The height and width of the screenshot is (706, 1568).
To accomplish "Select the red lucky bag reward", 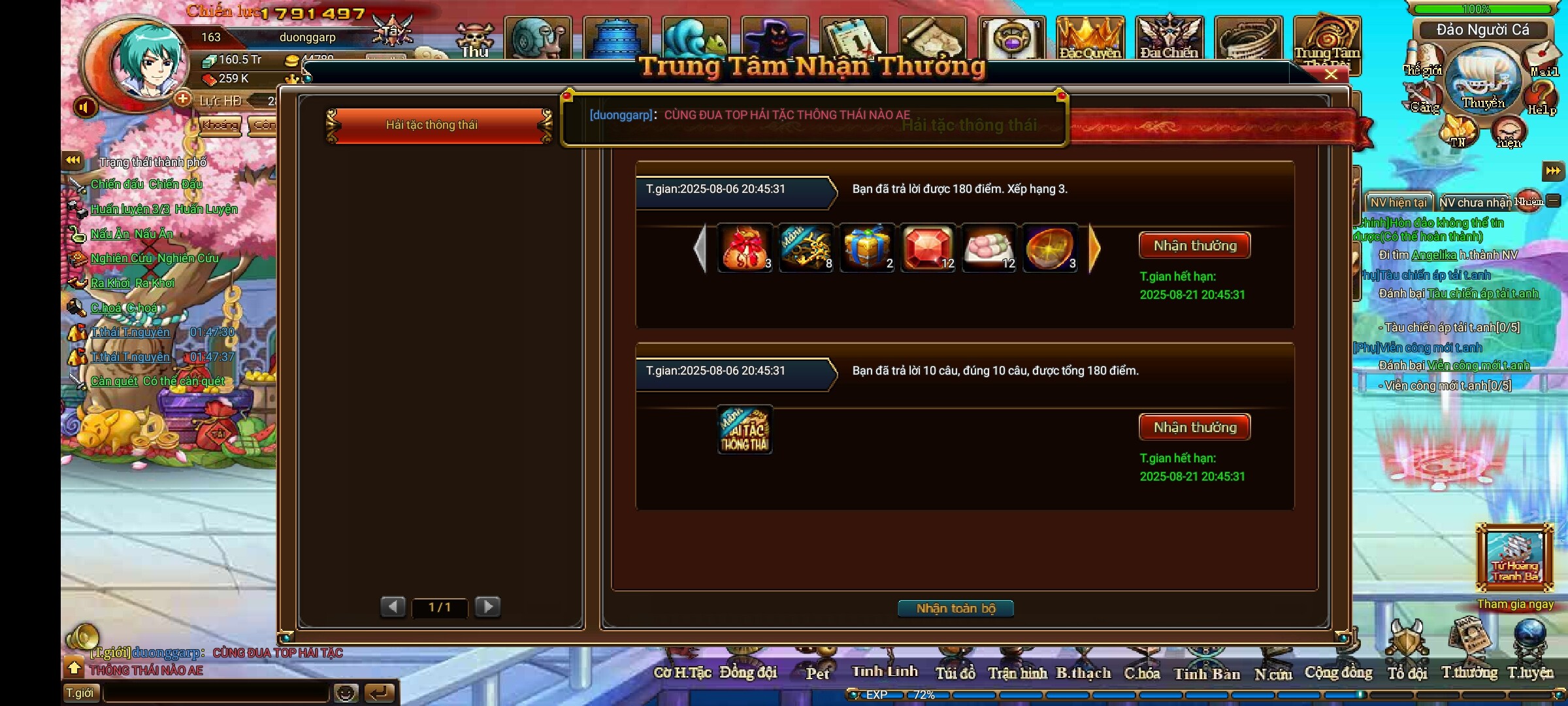I will coord(744,248).
